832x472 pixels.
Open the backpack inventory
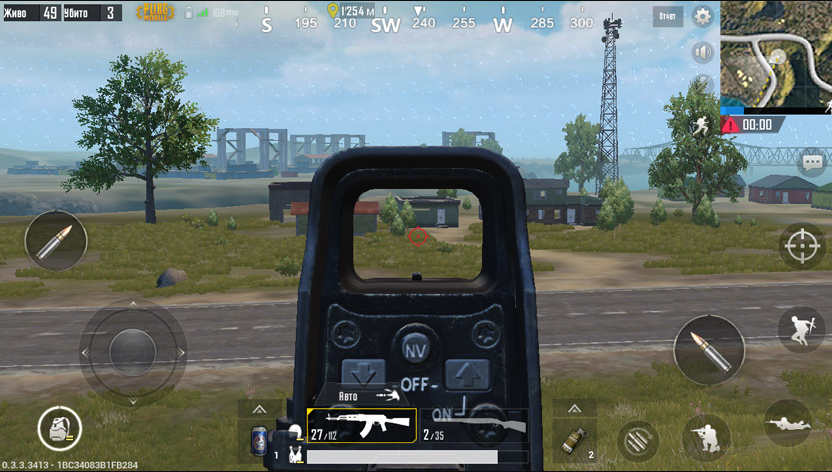pos(59,429)
